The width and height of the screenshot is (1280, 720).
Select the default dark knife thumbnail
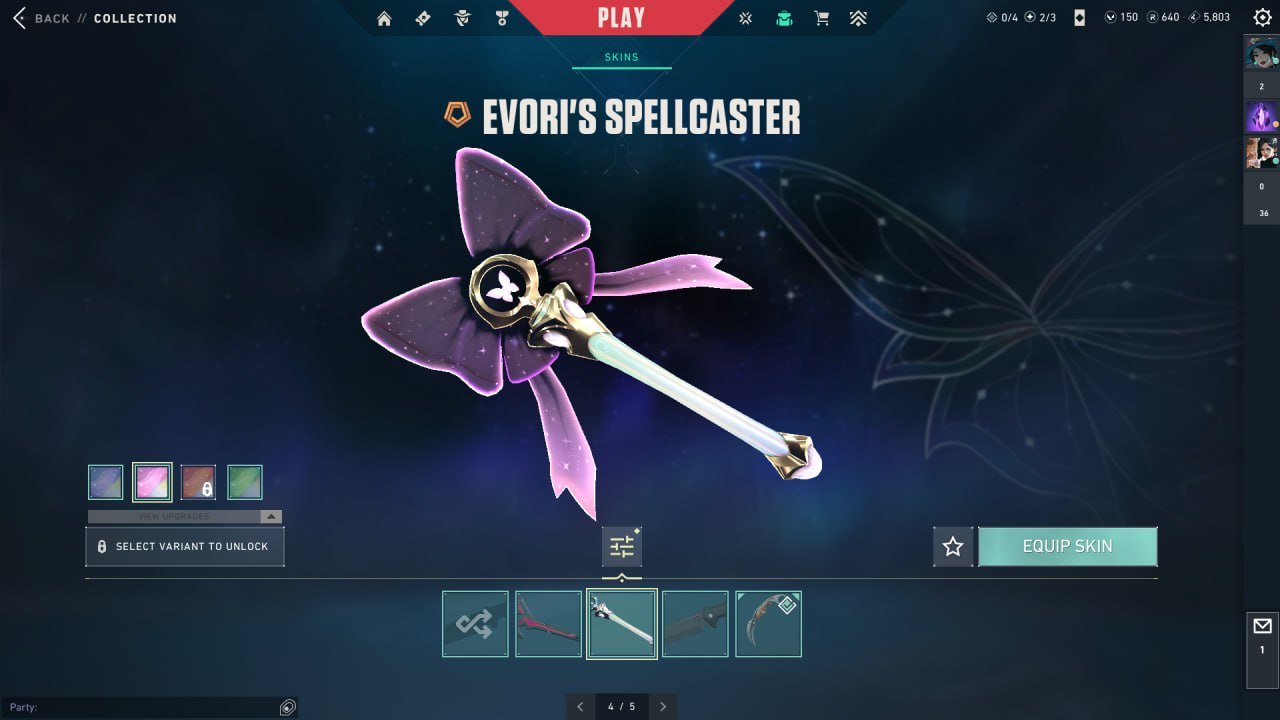(695, 624)
